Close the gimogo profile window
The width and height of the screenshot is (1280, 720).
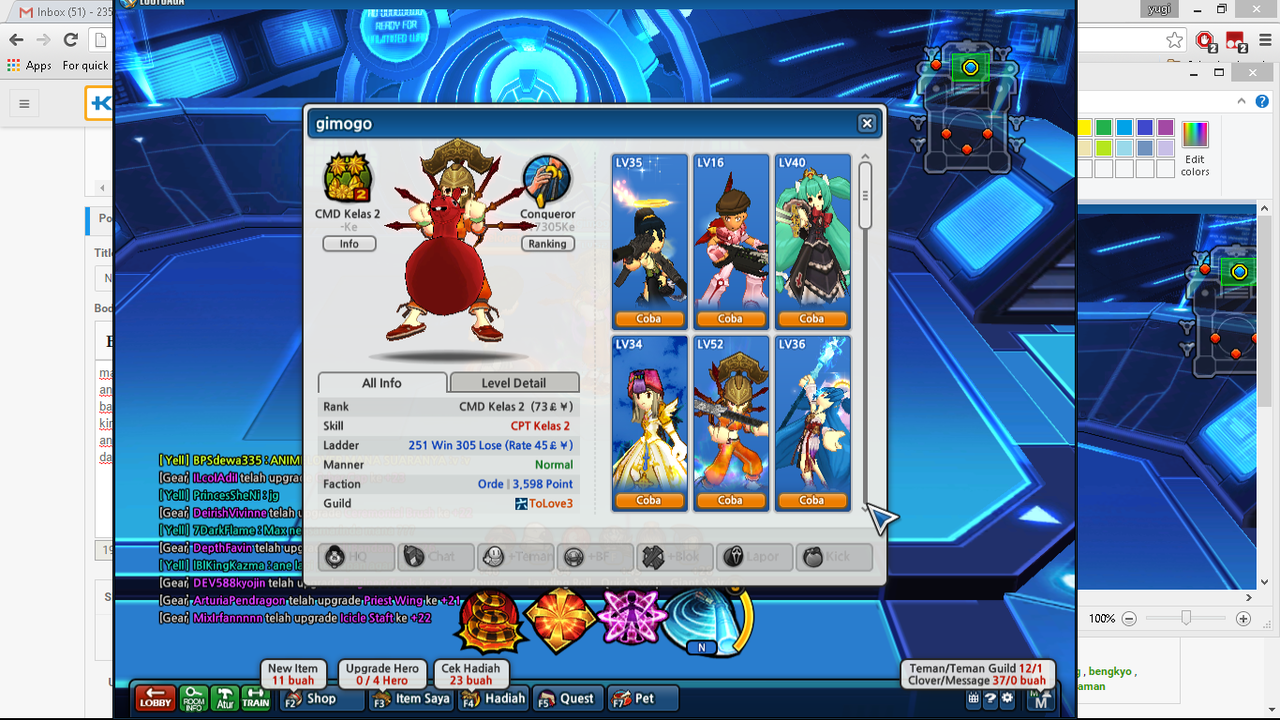click(x=867, y=123)
